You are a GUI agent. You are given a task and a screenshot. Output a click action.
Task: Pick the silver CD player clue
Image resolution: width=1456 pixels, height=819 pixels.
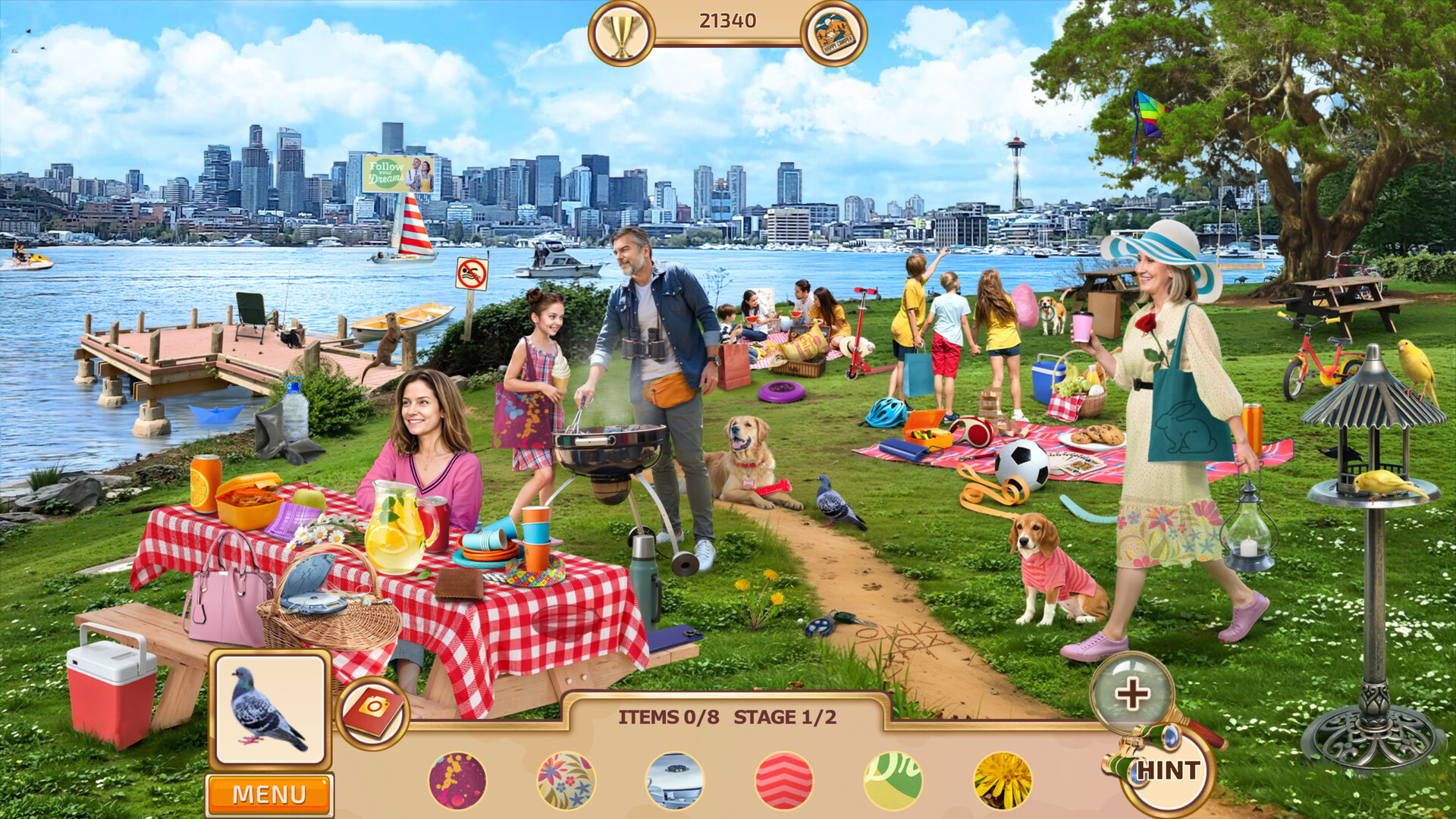675,780
